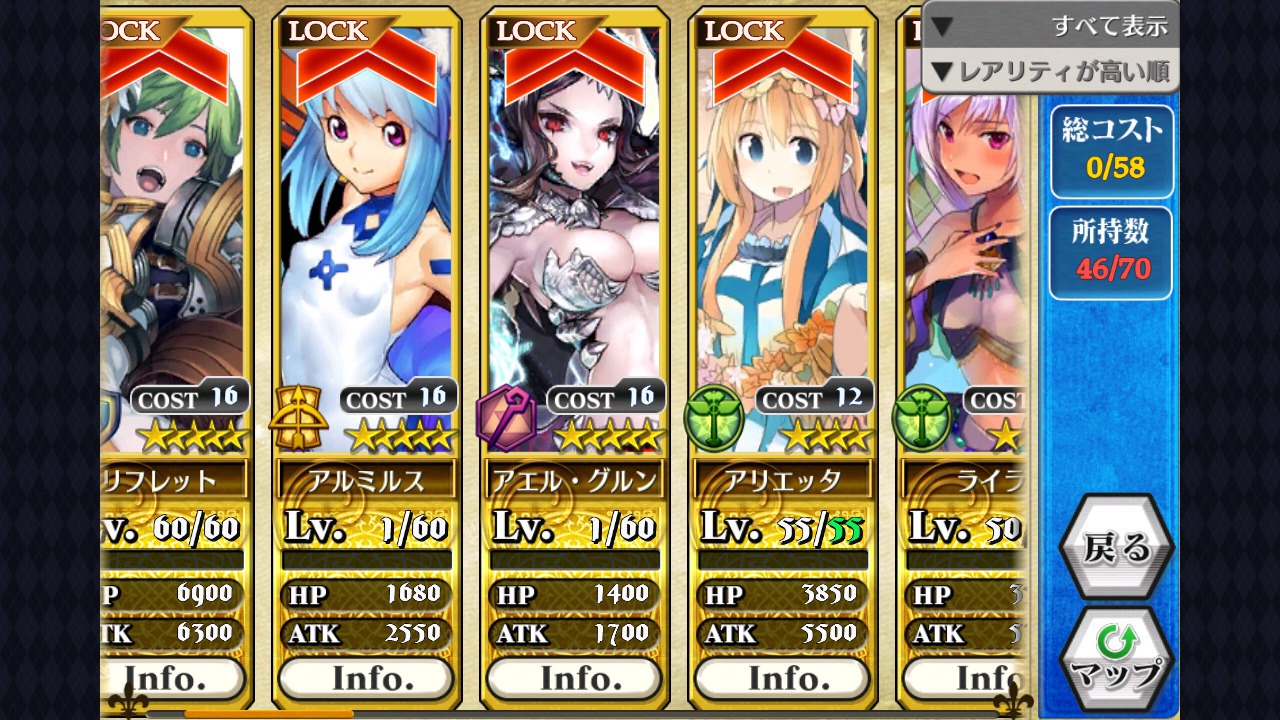Image resolution: width=1280 pixels, height=720 pixels.
Task: Change the レアリティが高い順 sort order
Action: click(x=1049, y=71)
